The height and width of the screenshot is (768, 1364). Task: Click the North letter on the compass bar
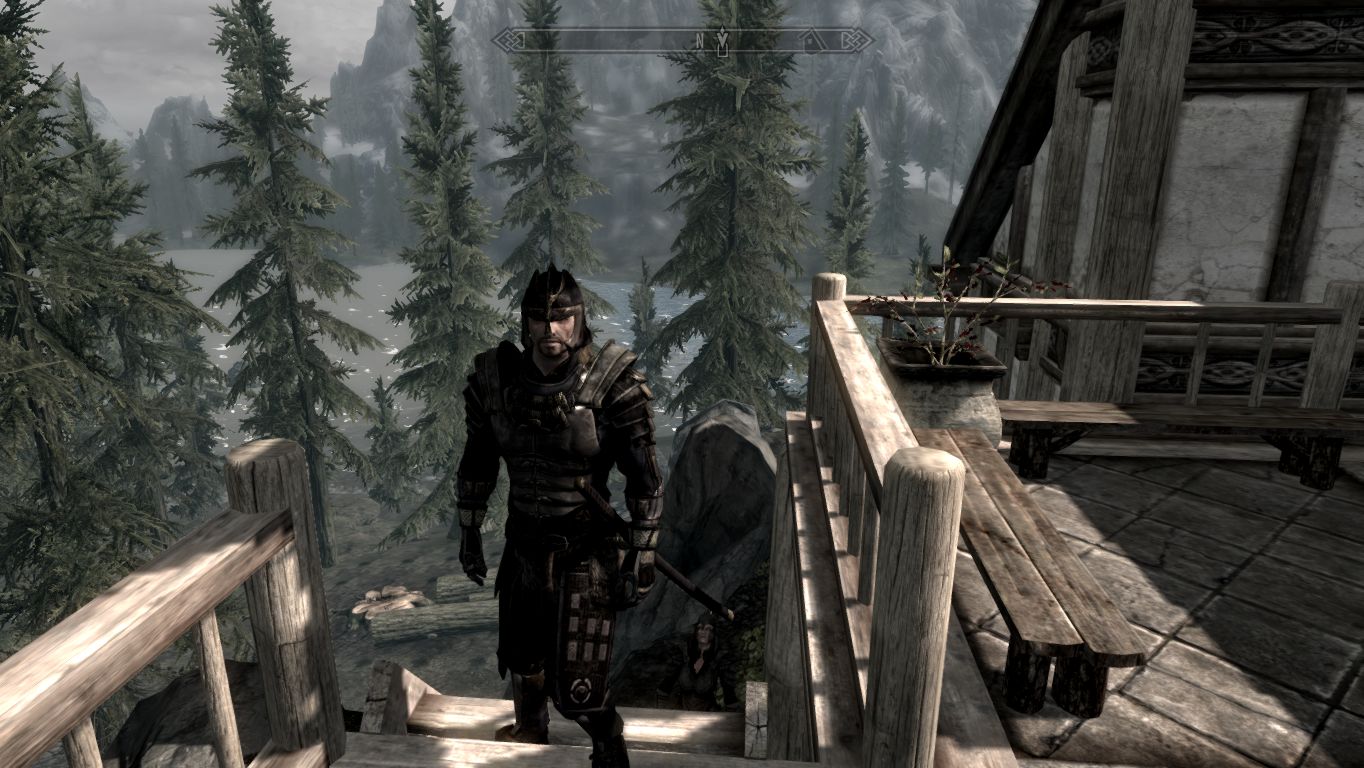[699, 41]
